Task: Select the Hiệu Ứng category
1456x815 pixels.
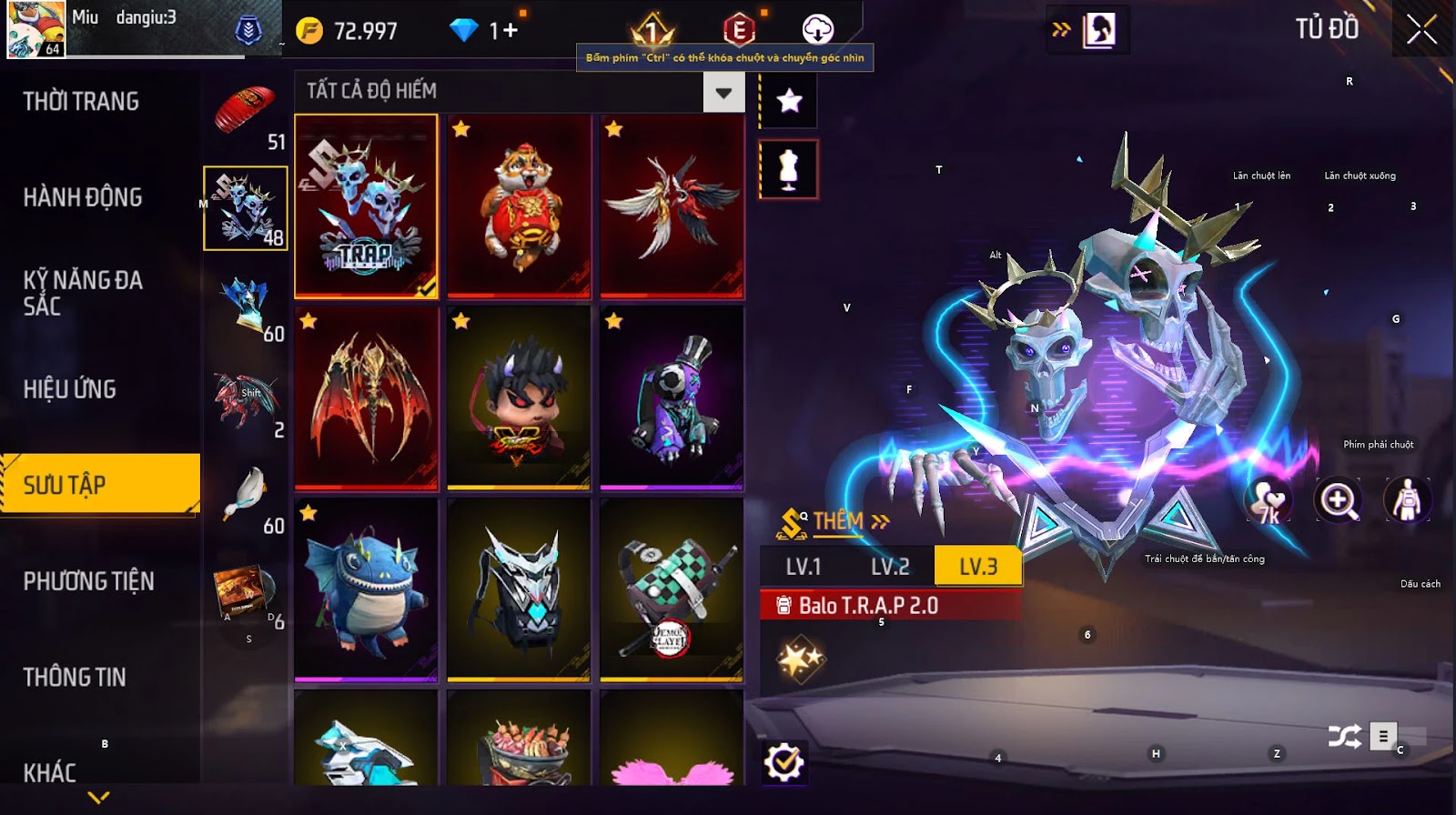Action: coord(70,389)
